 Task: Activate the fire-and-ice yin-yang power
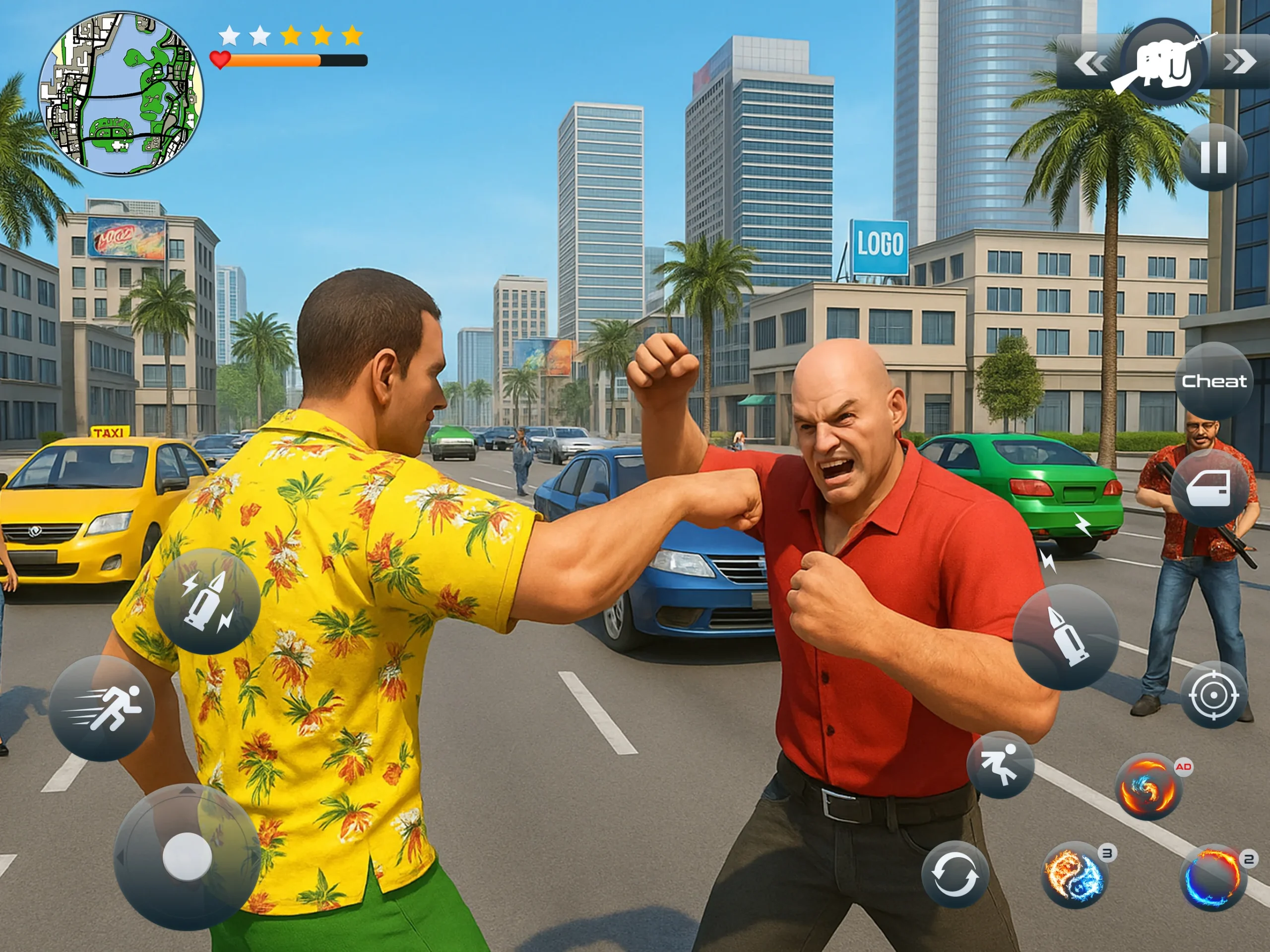(1074, 875)
